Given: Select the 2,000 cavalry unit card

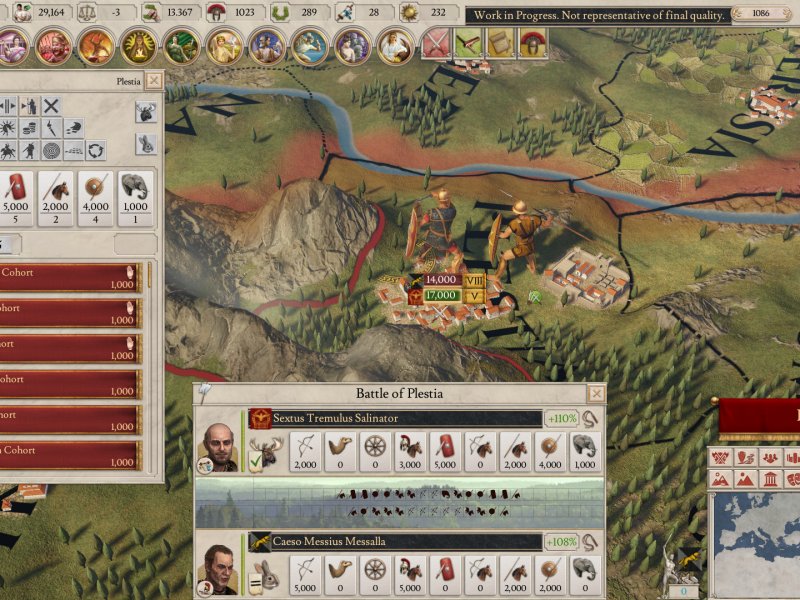Looking at the screenshot, I should click(55, 198).
